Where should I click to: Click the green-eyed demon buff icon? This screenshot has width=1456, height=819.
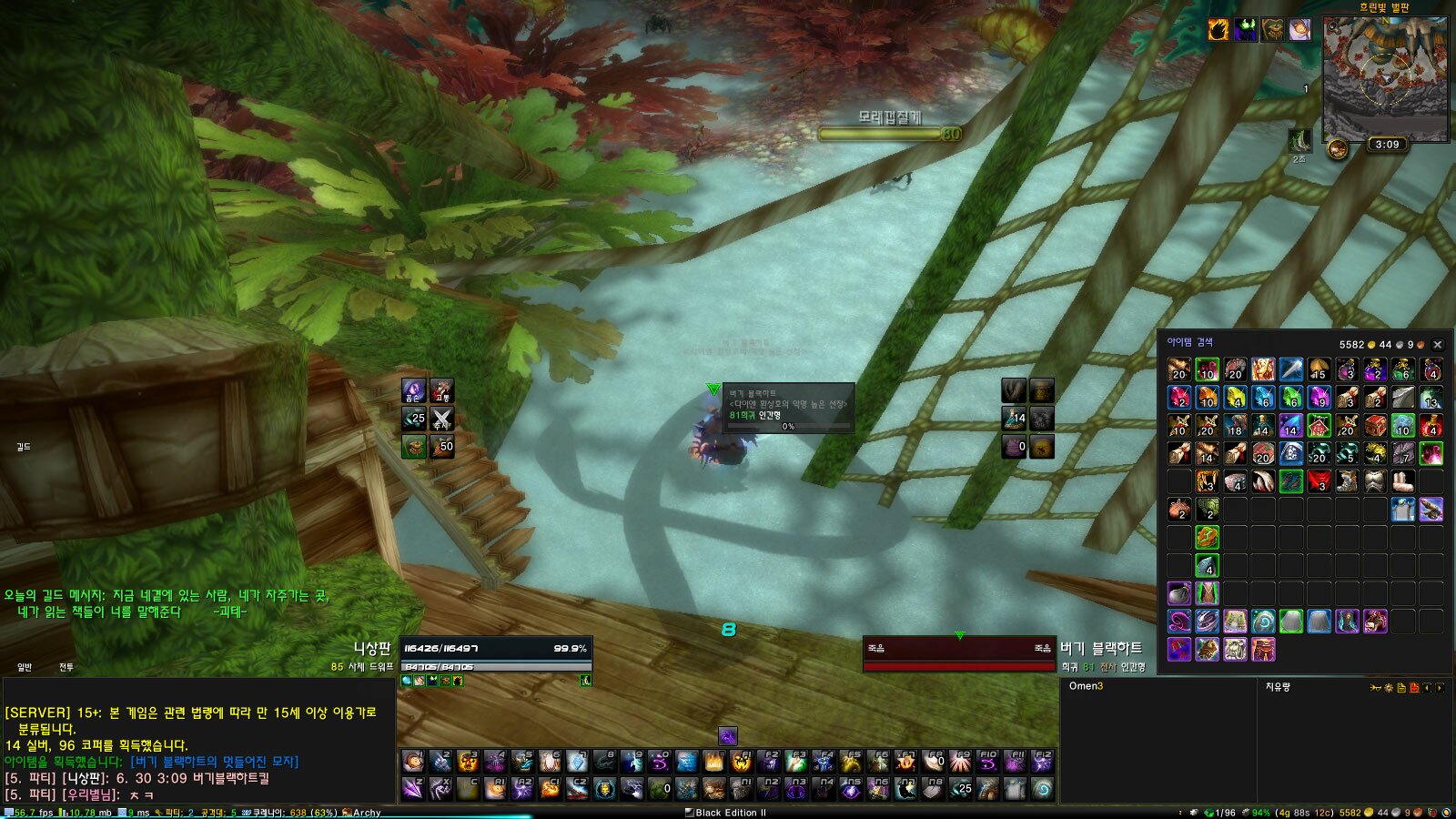point(1245,29)
